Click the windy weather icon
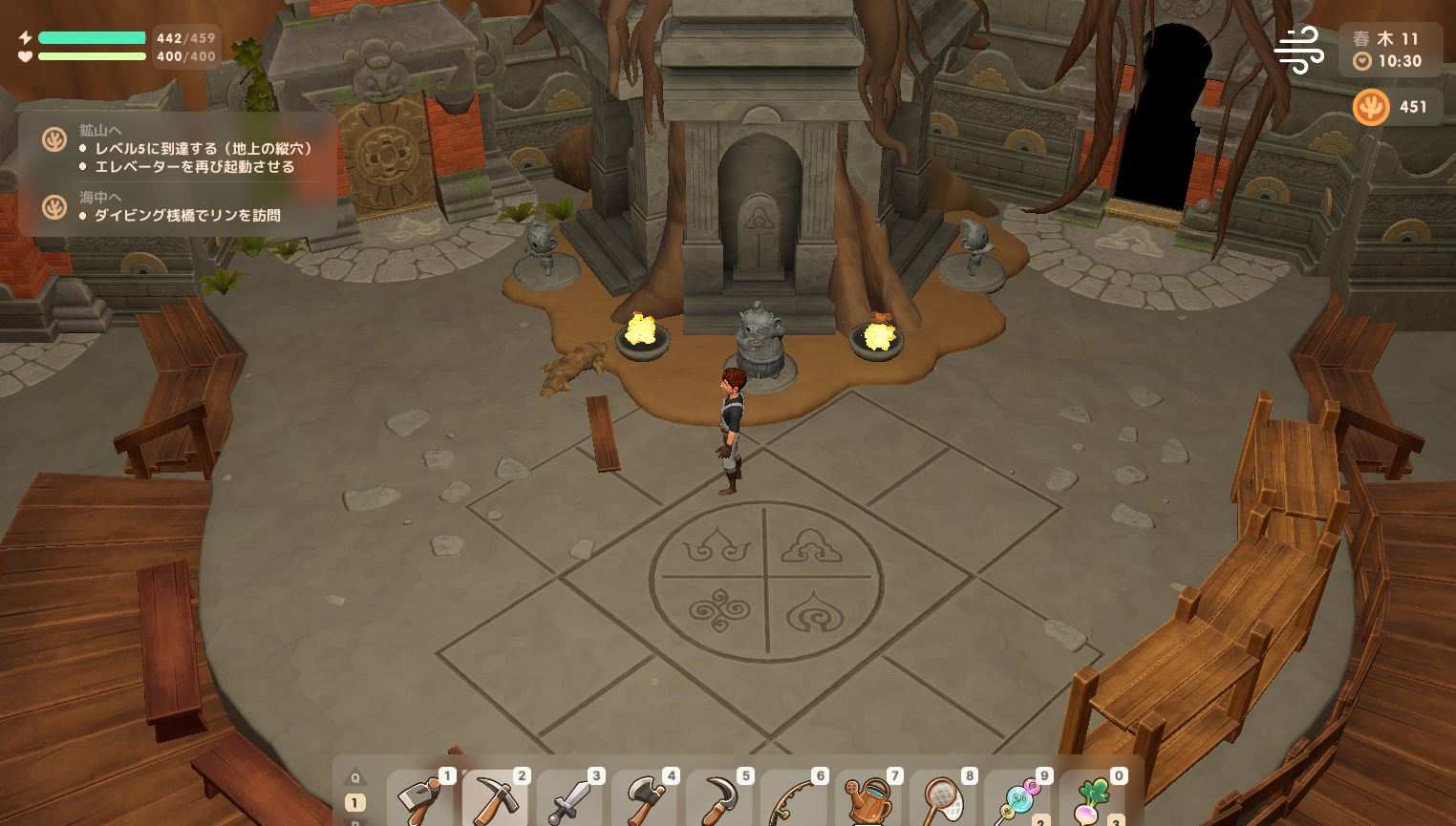 (x=1299, y=49)
